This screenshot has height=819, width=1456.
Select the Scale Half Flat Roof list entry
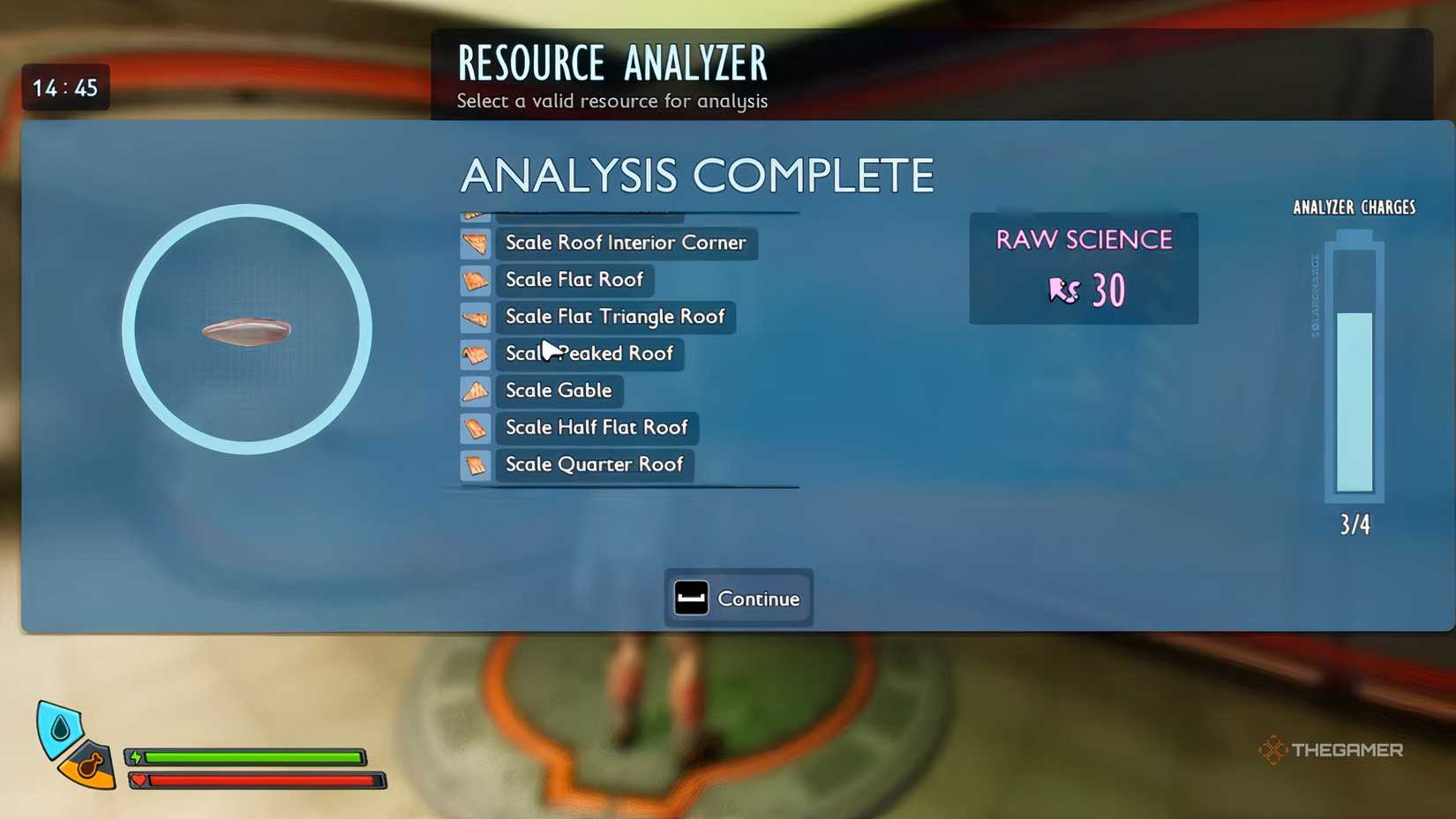(597, 428)
